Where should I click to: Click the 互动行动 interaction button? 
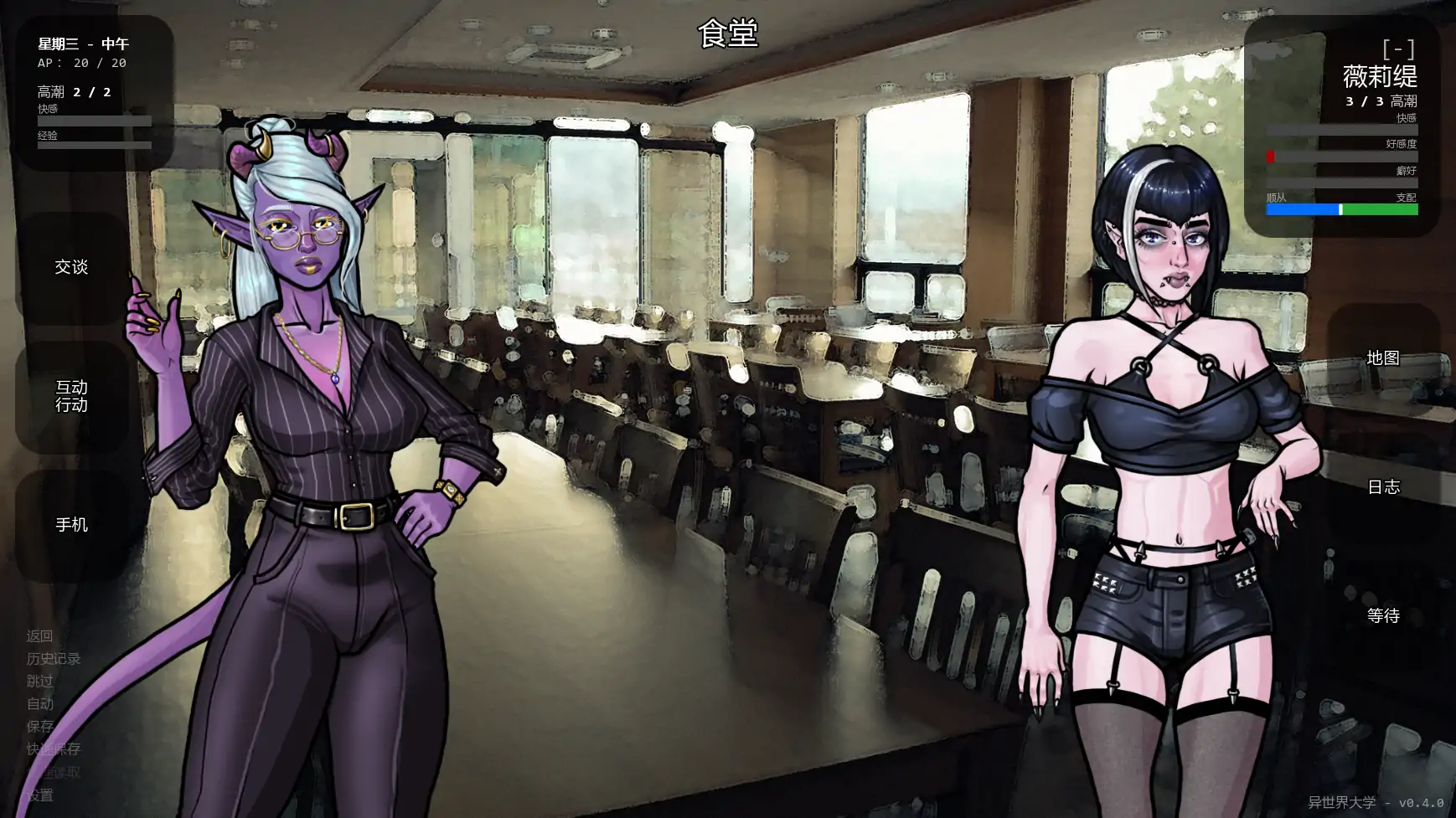tap(71, 396)
